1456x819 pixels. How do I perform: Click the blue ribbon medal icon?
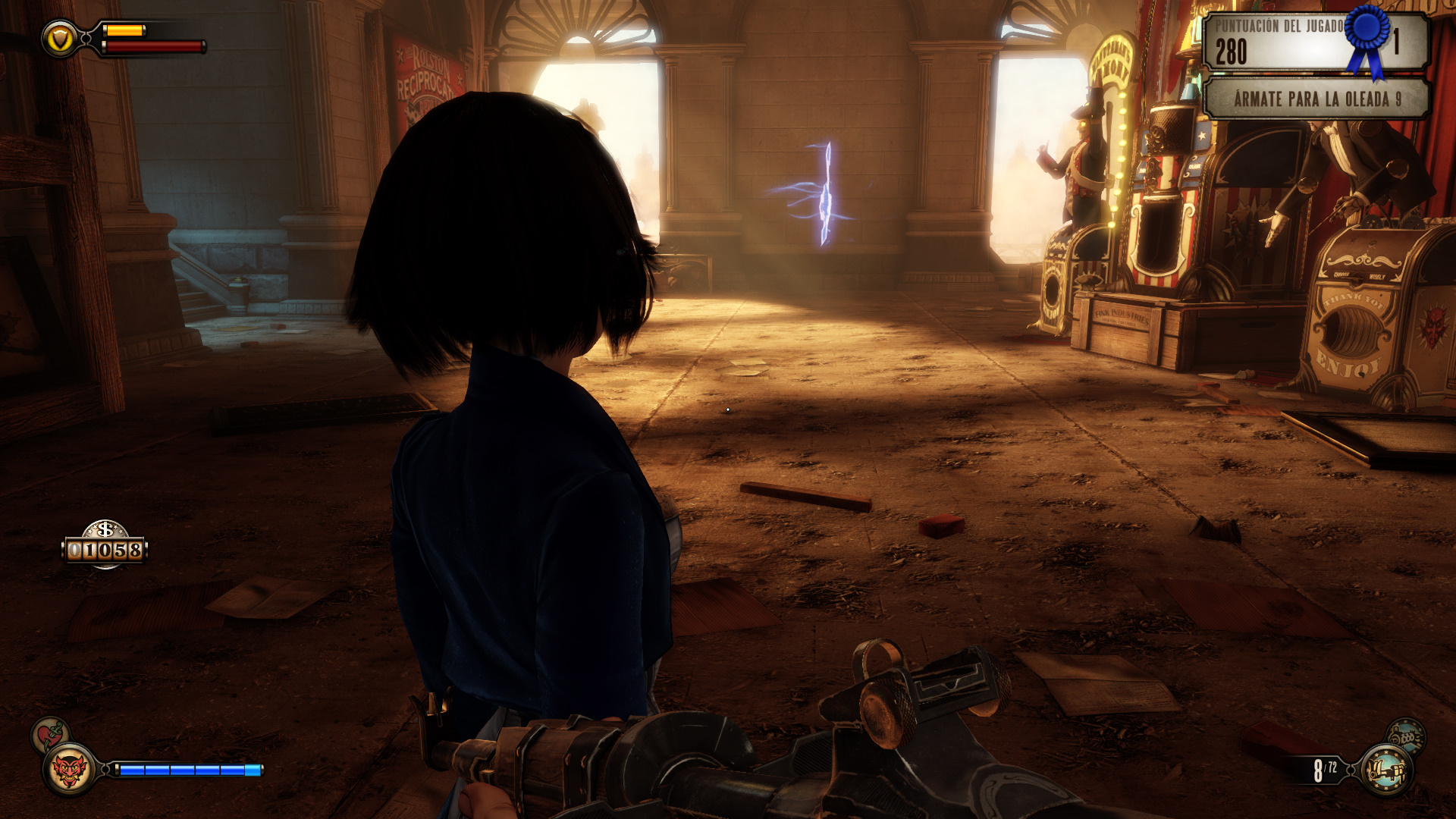pos(1367,38)
